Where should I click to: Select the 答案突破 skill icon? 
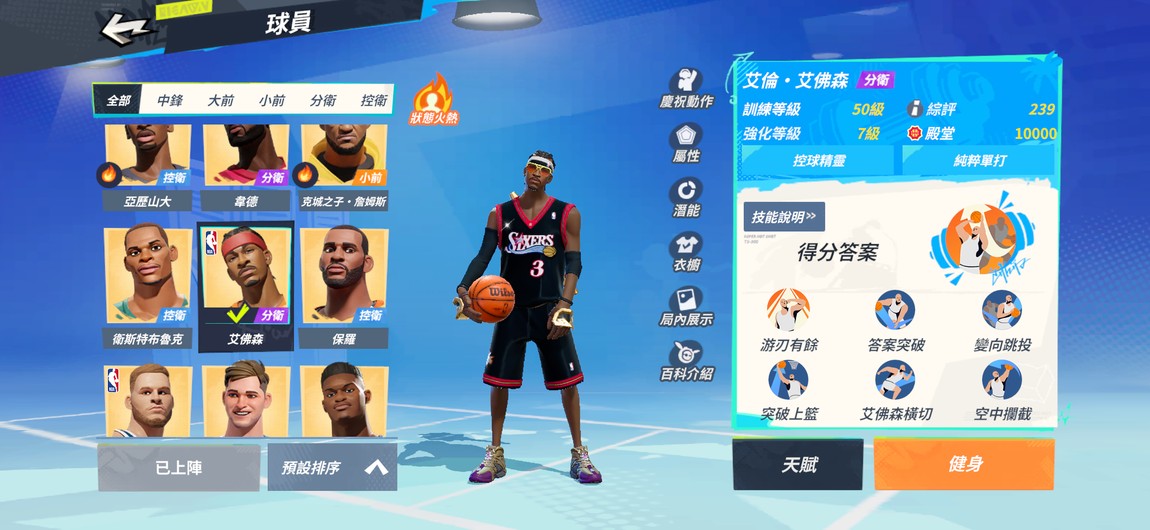point(895,322)
